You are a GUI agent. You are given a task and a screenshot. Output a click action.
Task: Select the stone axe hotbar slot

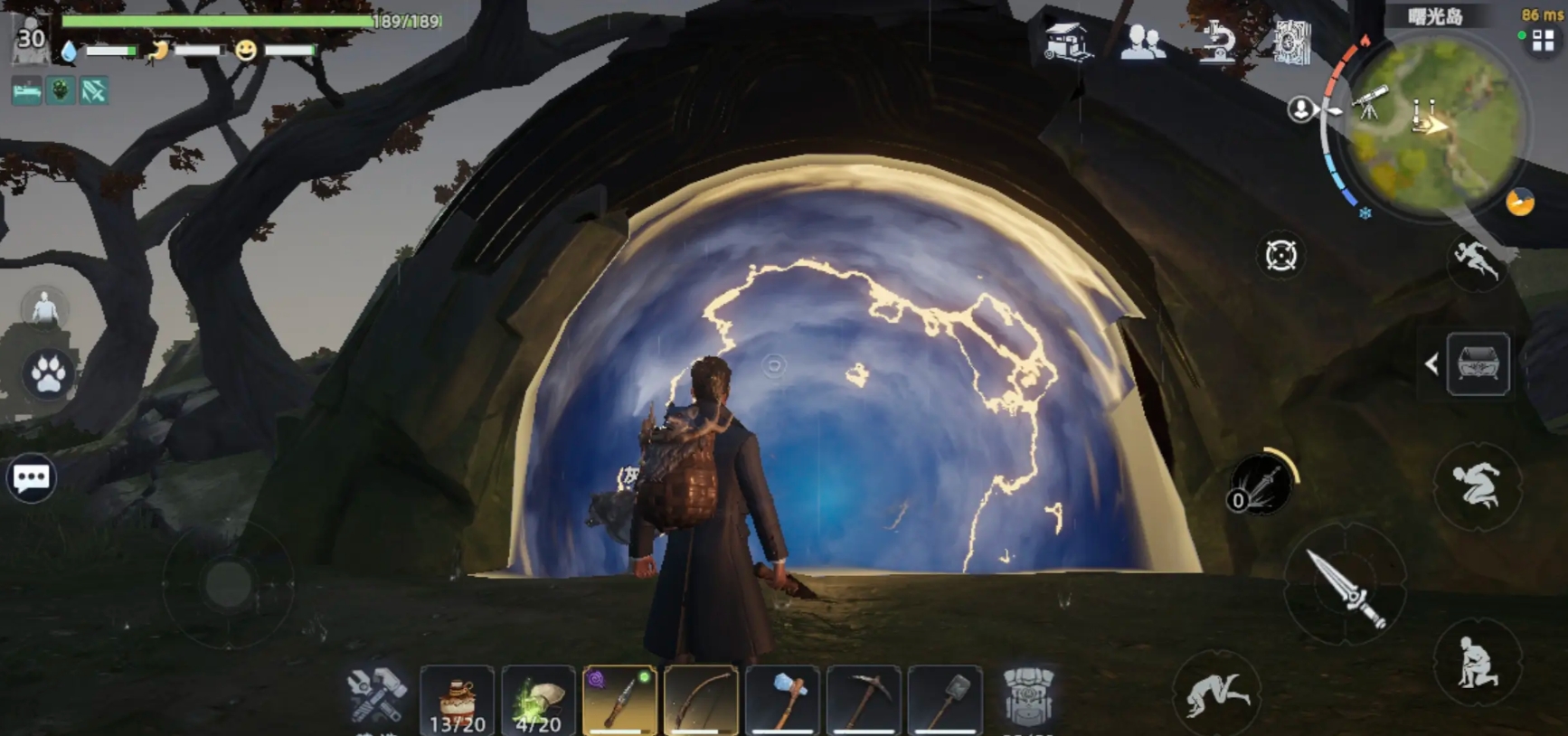click(x=783, y=700)
